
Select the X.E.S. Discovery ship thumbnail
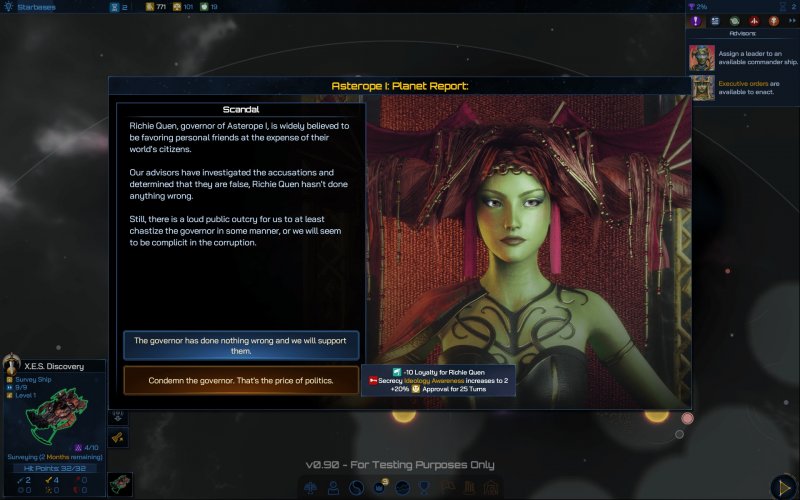coord(120,485)
